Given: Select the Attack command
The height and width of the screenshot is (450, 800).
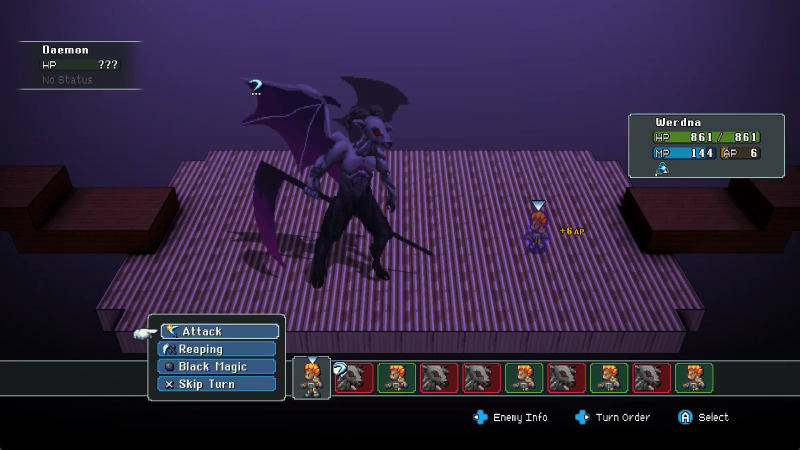Looking at the screenshot, I should (220, 331).
